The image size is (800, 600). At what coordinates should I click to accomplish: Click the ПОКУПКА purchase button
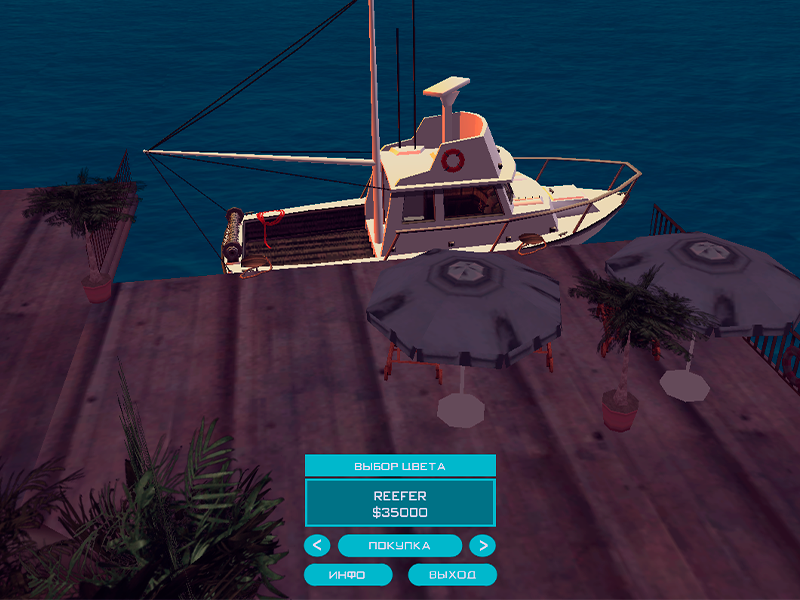(400, 546)
